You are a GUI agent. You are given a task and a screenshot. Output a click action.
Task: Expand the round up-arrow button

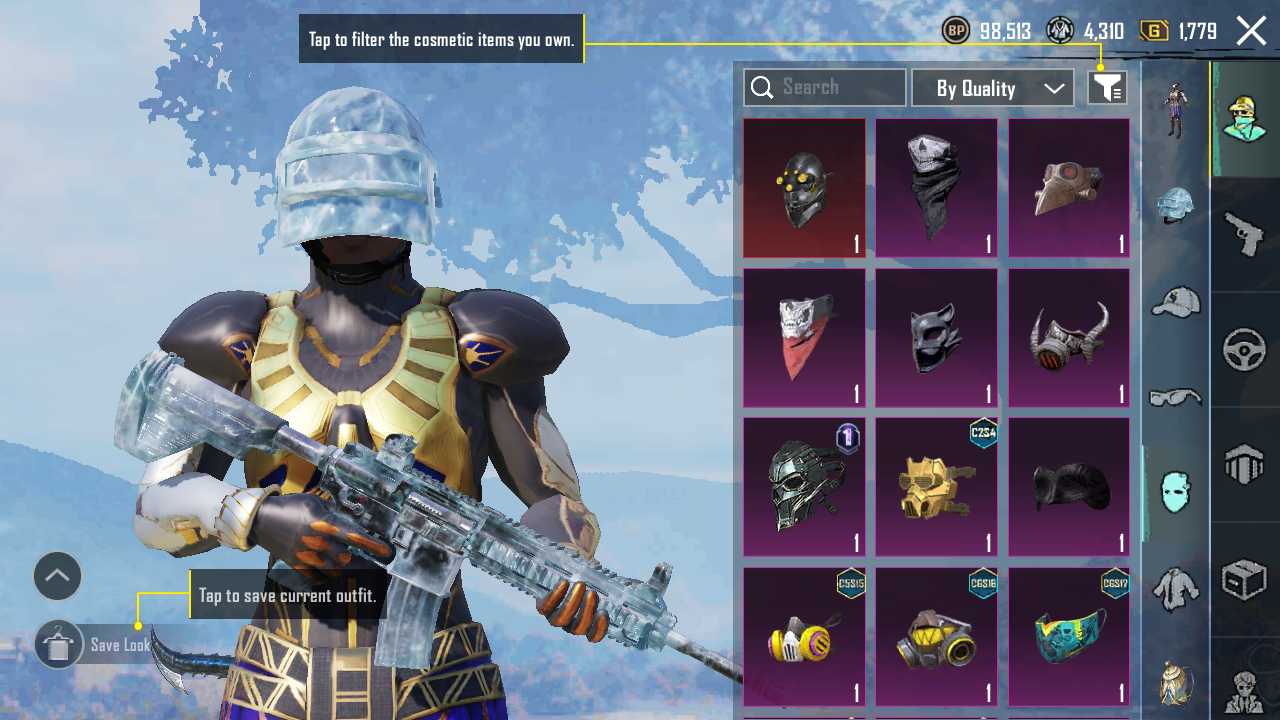pyautogui.click(x=57, y=576)
